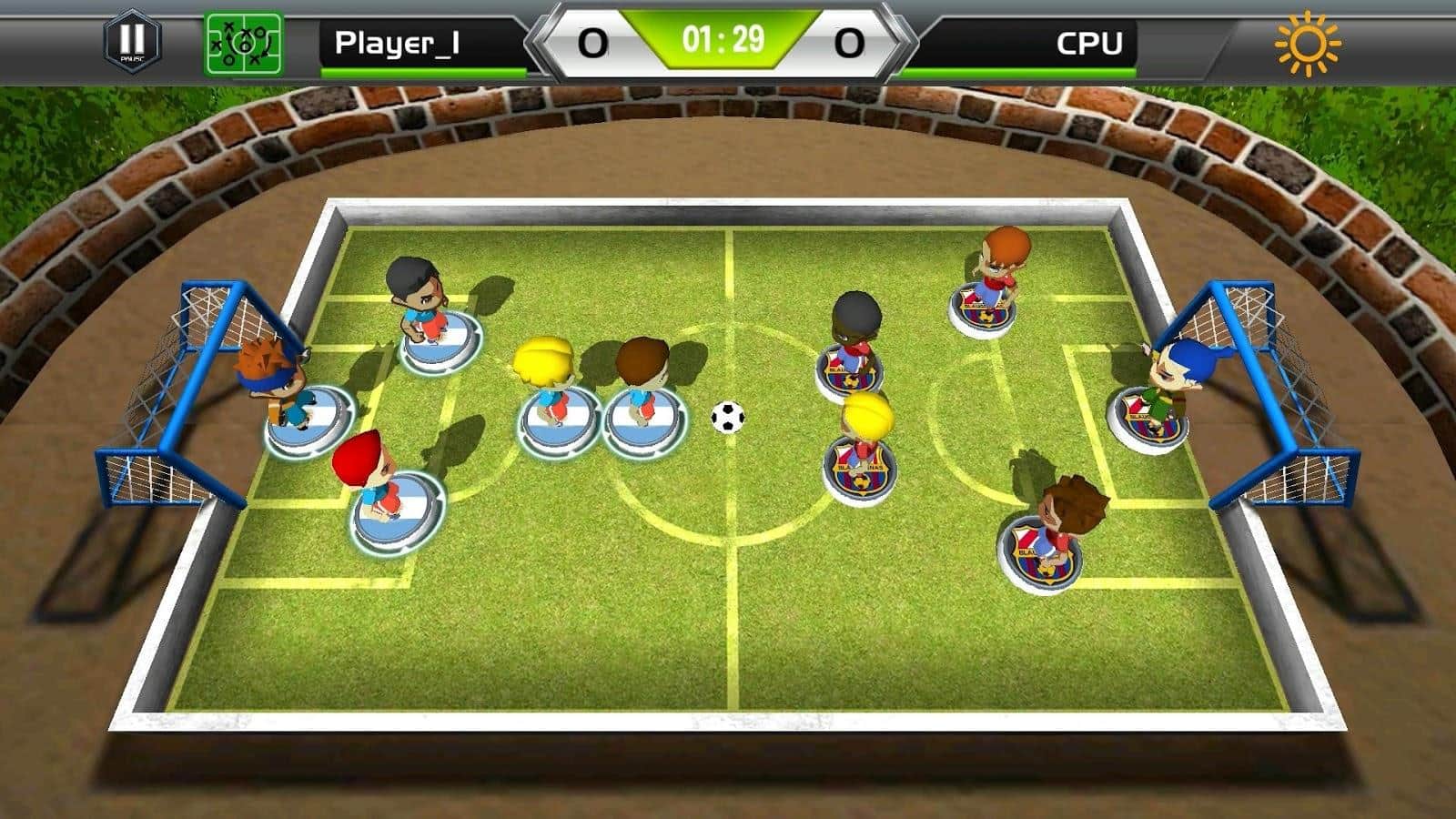Viewport: 1456px width, 819px height.
Task: Tap the orange sun weather icon
Action: 1308,43
